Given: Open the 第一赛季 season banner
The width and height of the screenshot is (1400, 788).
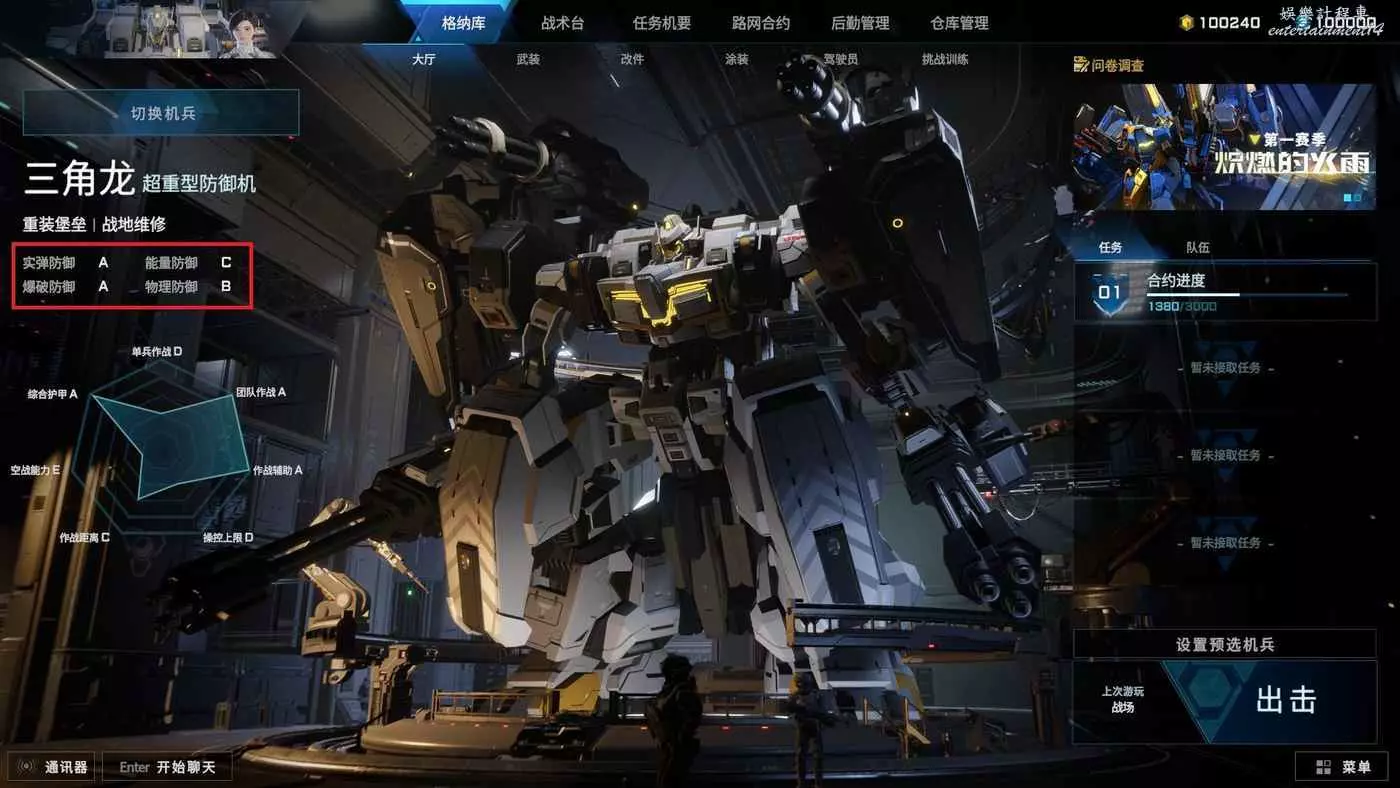Looking at the screenshot, I should [x=1224, y=146].
